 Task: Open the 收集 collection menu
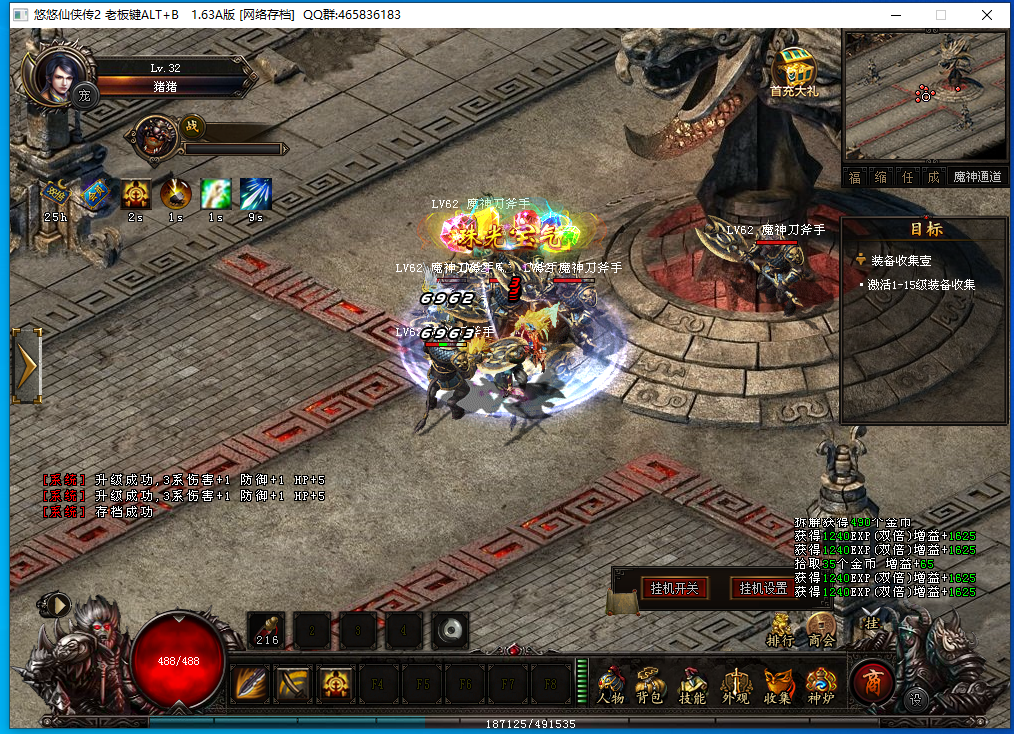[x=777, y=685]
